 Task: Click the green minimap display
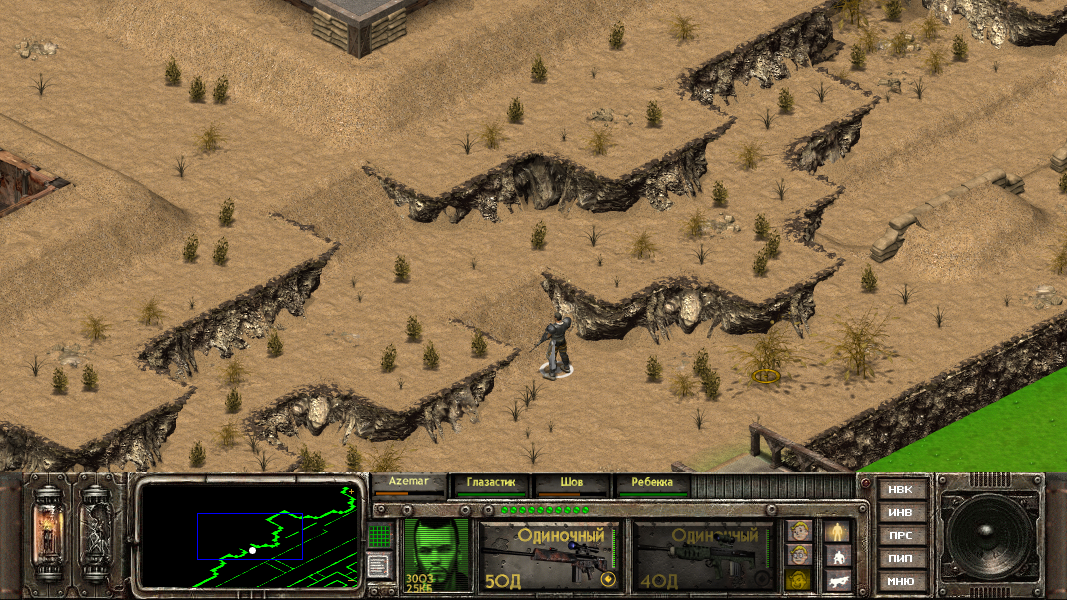click(x=250, y=535)
